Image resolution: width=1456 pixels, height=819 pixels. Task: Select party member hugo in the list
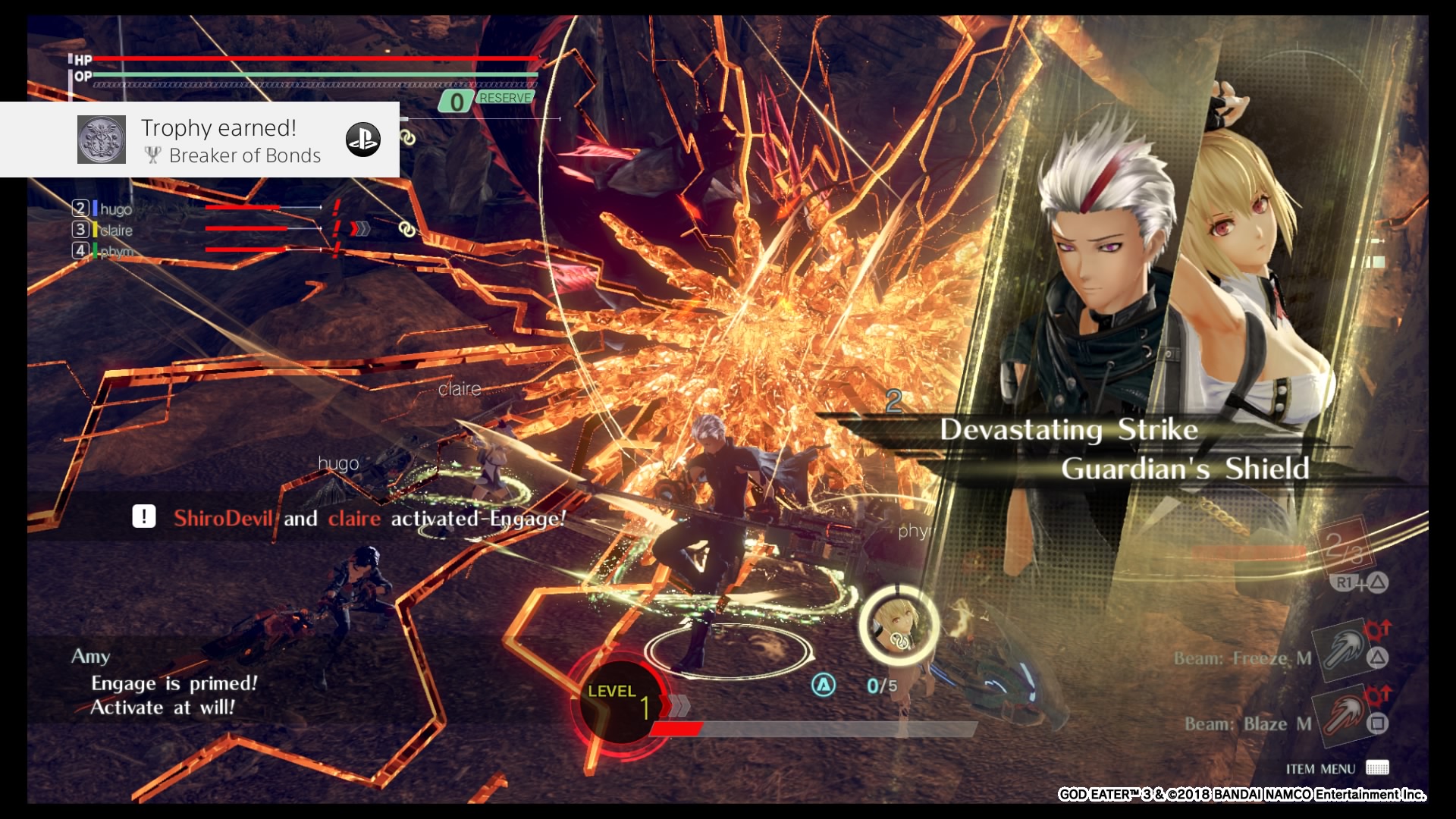pos(115,209)
